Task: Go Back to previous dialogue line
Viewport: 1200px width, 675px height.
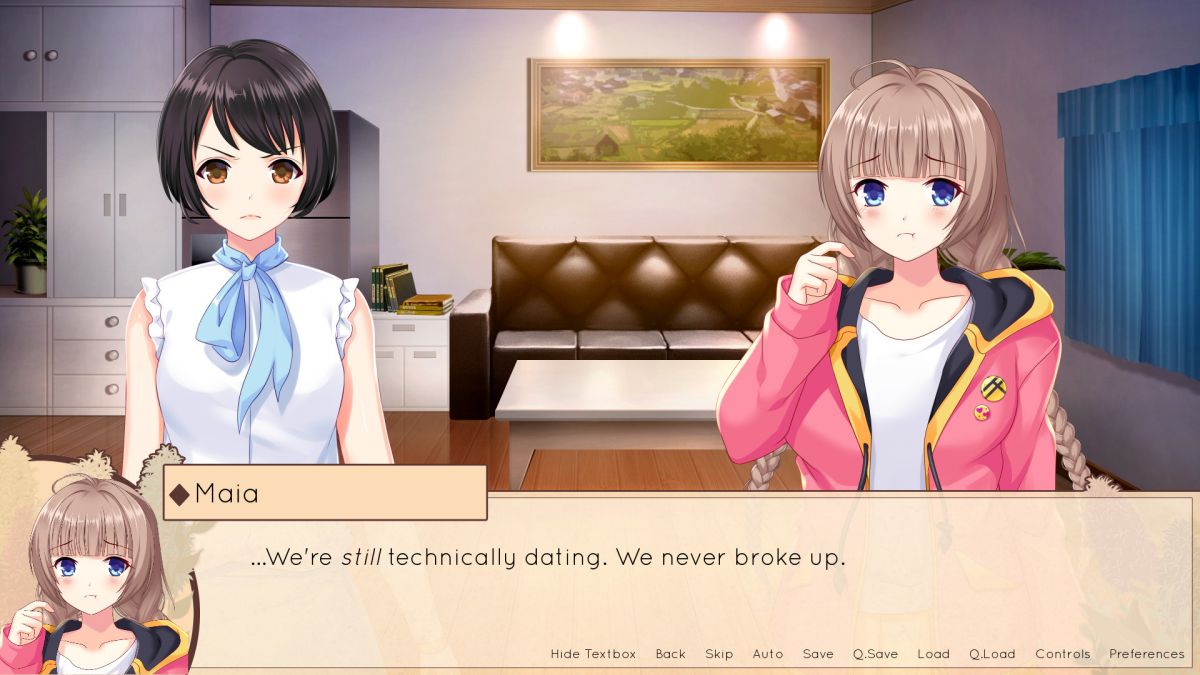Action: tap(670, 654)
